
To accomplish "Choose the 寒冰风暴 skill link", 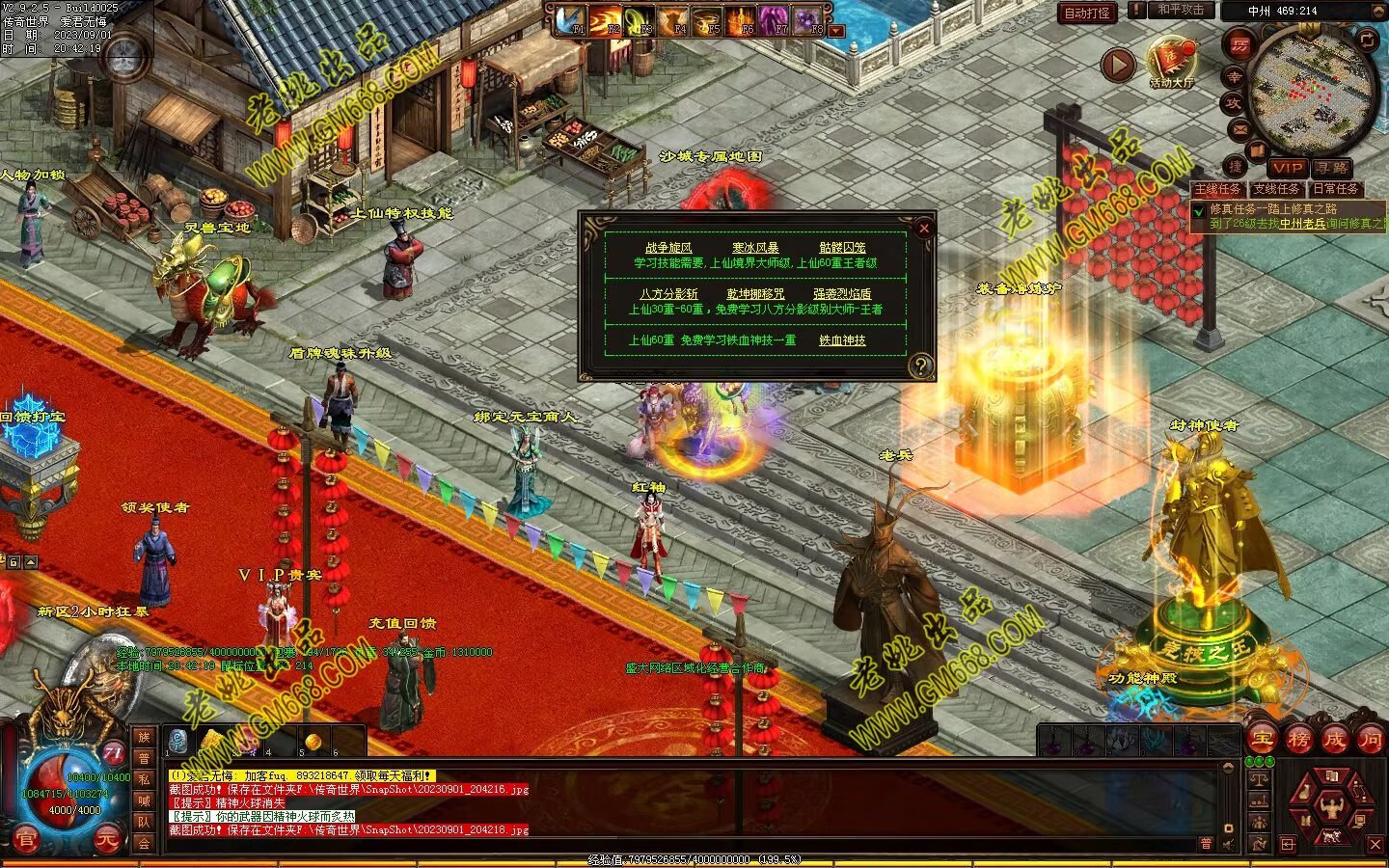I will [x=755, y=248].
